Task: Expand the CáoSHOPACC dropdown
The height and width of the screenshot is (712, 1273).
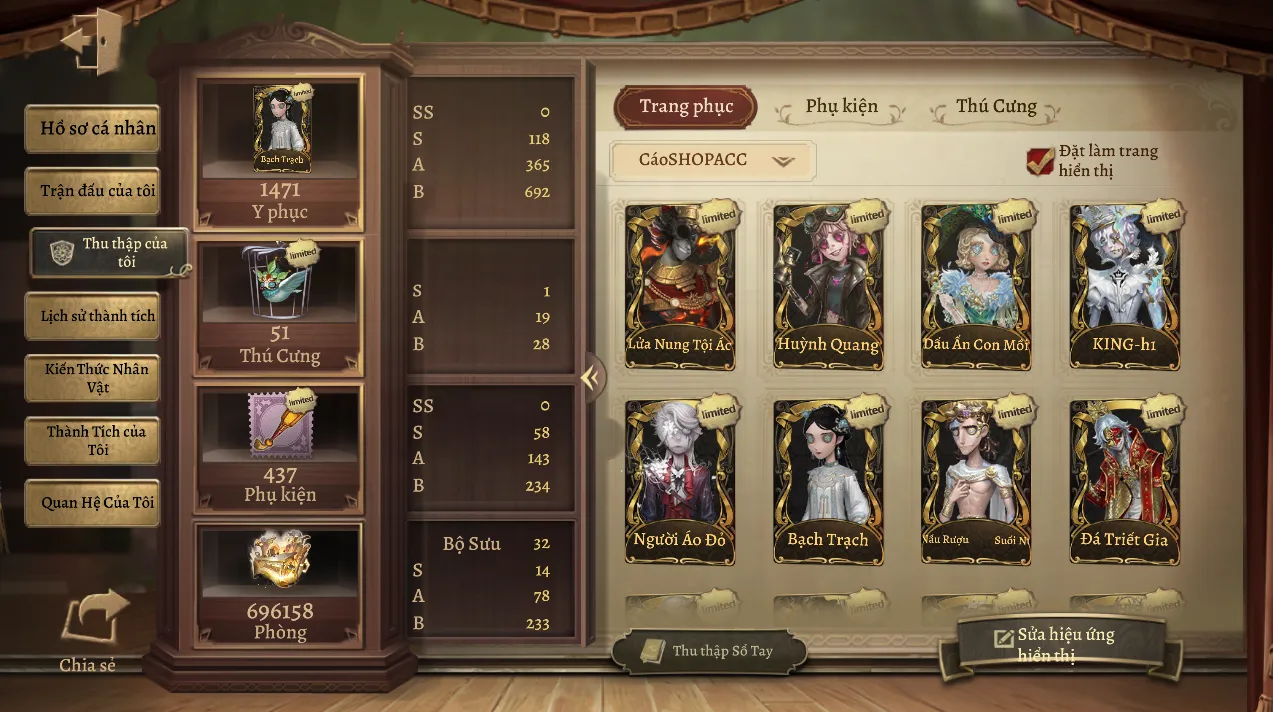Action: pos(712,160)
